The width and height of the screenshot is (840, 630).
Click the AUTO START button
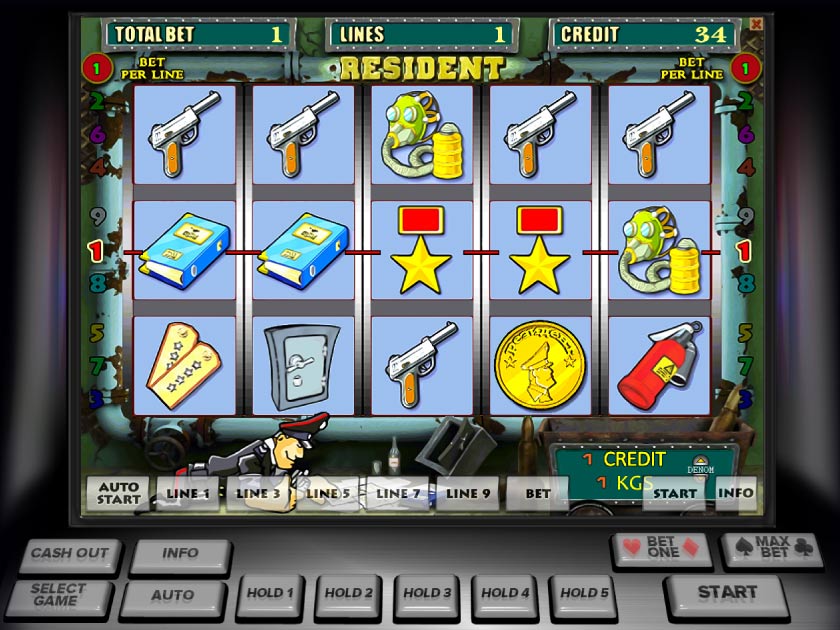pos(118,493)
